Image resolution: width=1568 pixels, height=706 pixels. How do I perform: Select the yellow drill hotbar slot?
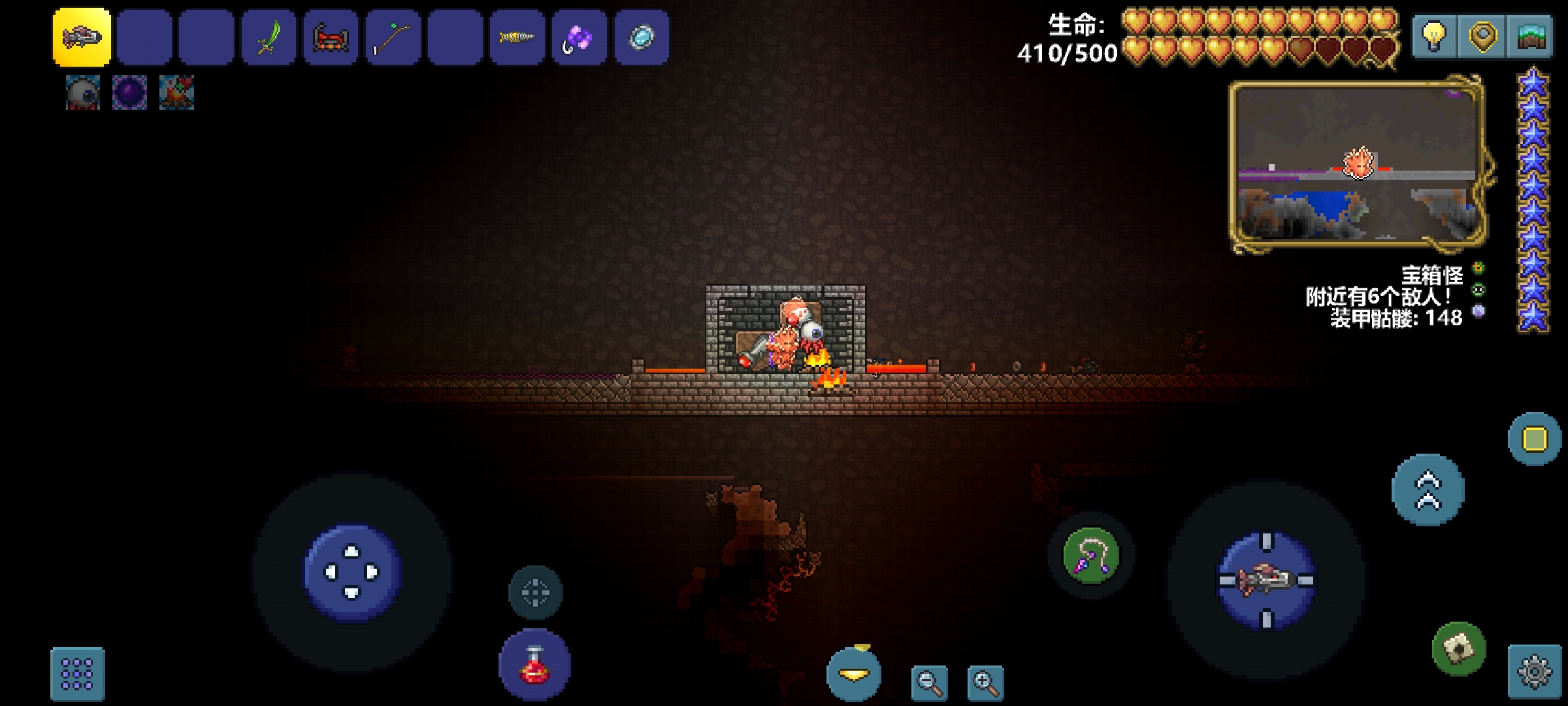[x=517, y=37]
